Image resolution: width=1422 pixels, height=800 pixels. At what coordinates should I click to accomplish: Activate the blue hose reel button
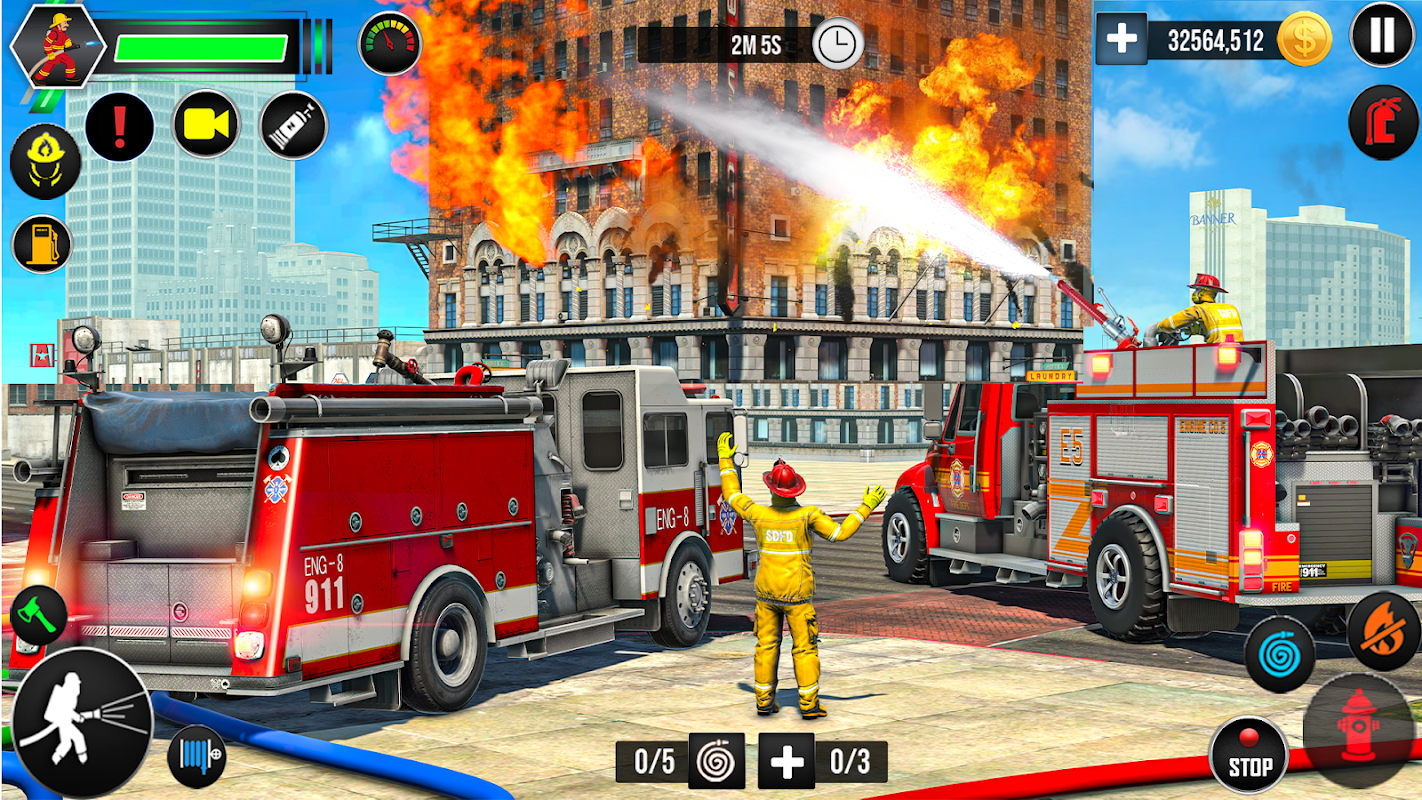pos(196,756)
